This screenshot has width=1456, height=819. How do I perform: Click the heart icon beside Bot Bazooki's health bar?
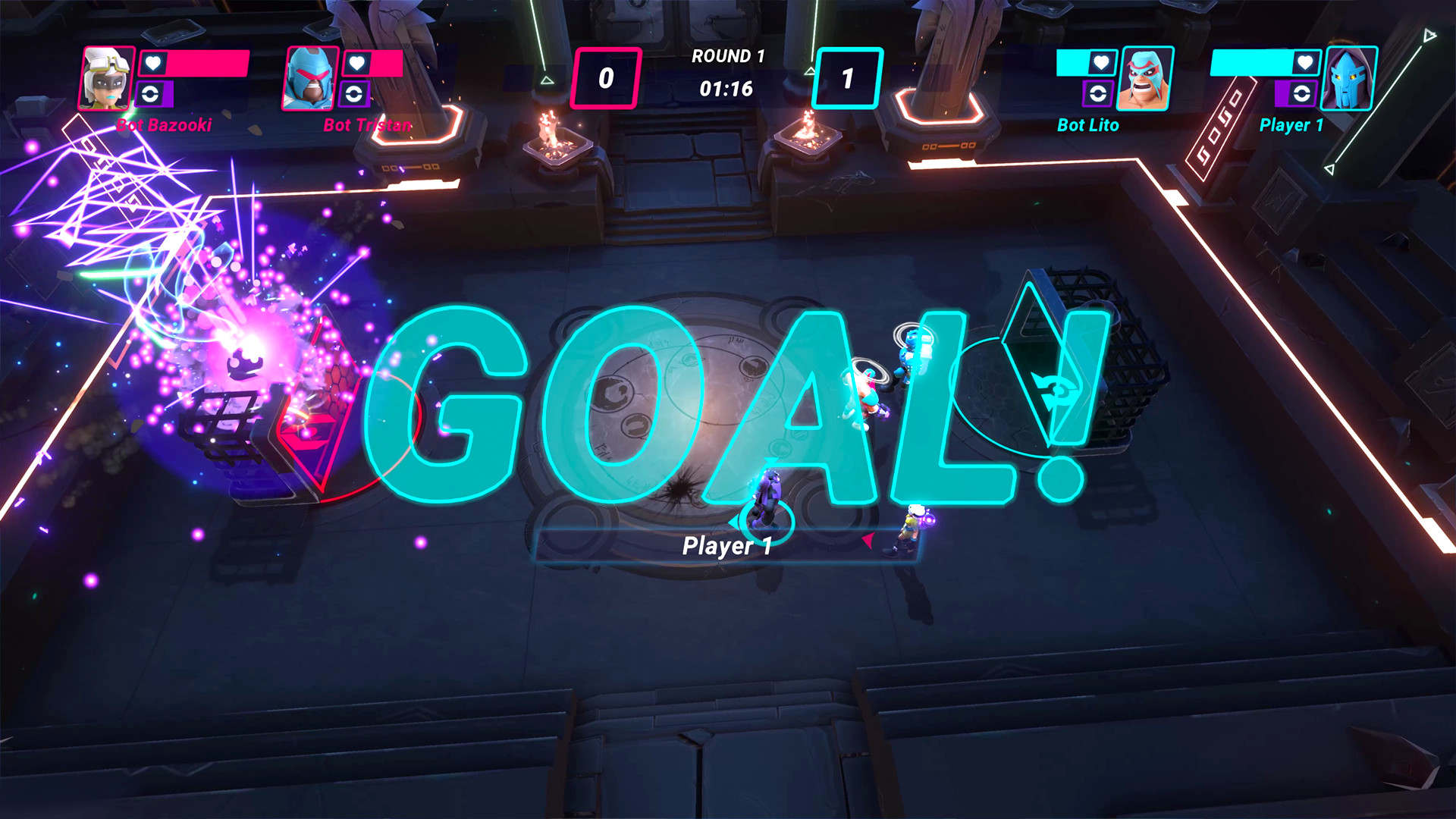pyautogui.click(x=152, y=64)
